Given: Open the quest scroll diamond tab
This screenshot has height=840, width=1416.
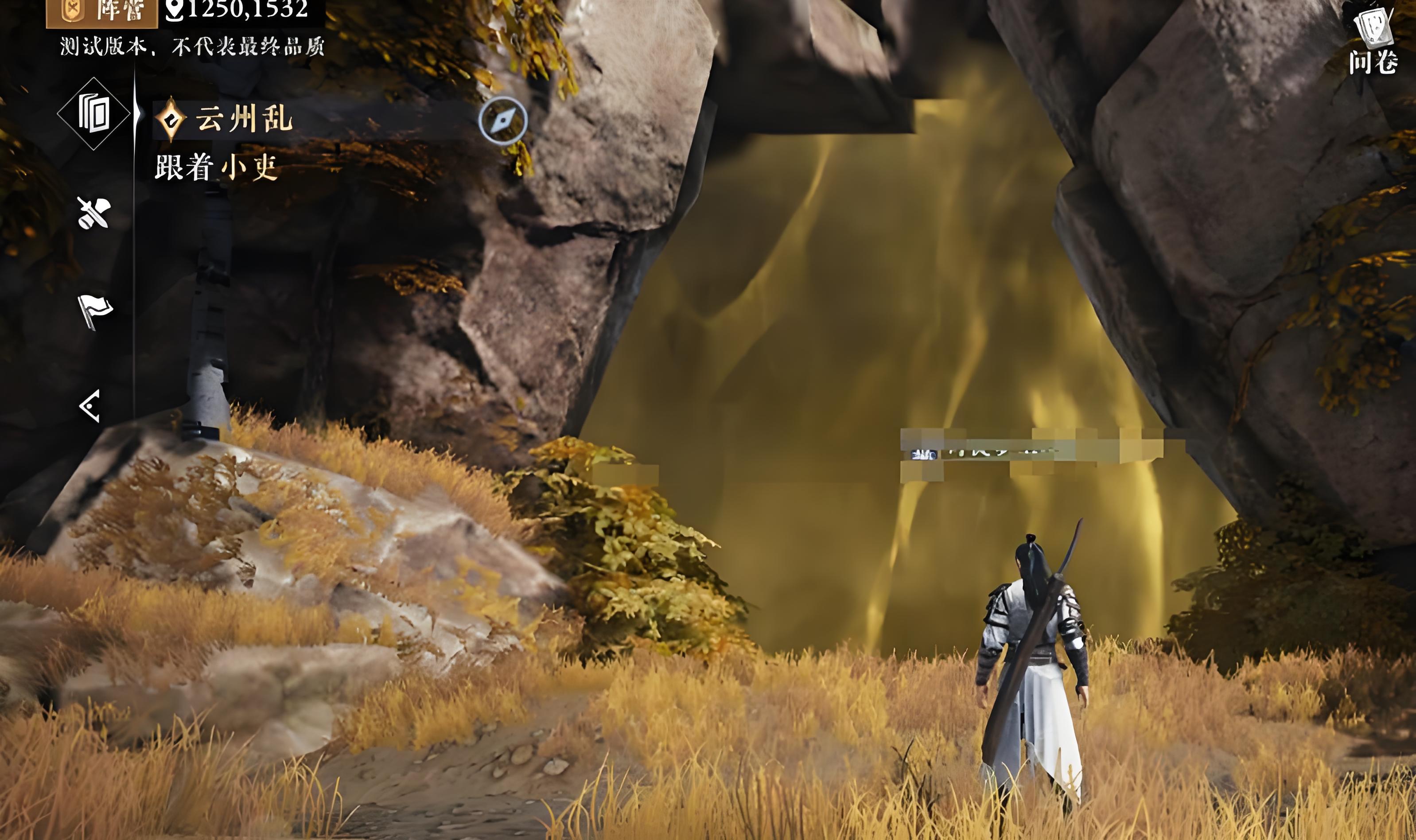Looking at the screenshot, I should pyautogui.click(x=94, y=114).
